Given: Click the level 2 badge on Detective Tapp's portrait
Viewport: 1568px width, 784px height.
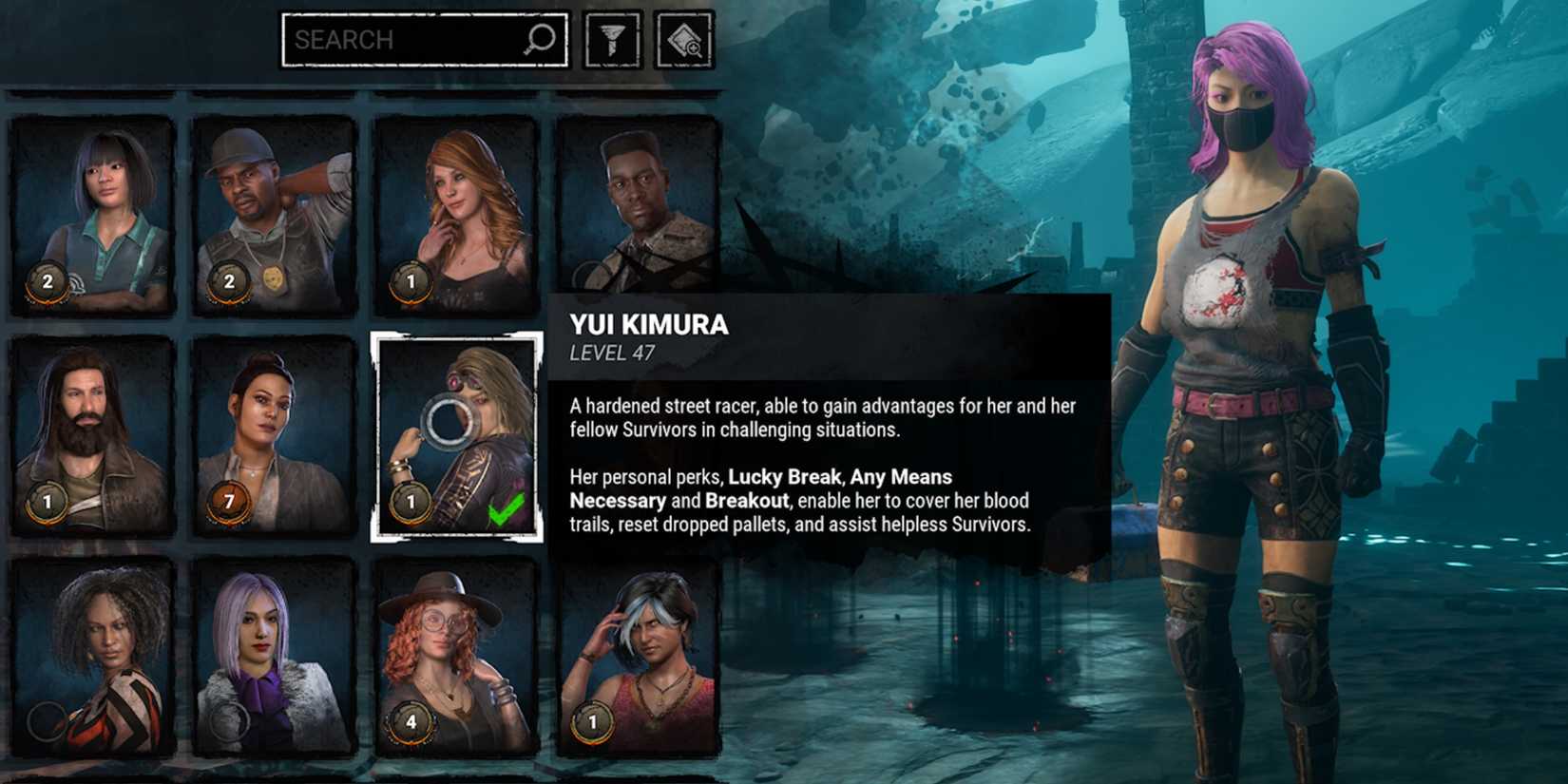Looking at the screenshot, I should pos(227,278).
